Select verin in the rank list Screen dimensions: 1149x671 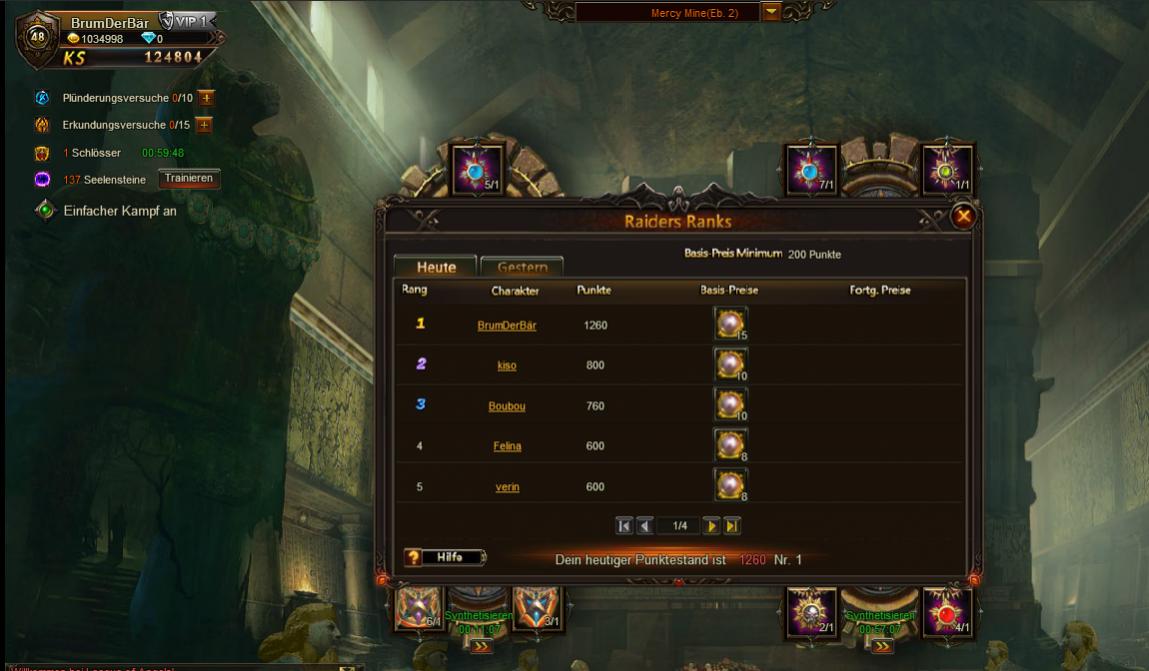point(507,487)
